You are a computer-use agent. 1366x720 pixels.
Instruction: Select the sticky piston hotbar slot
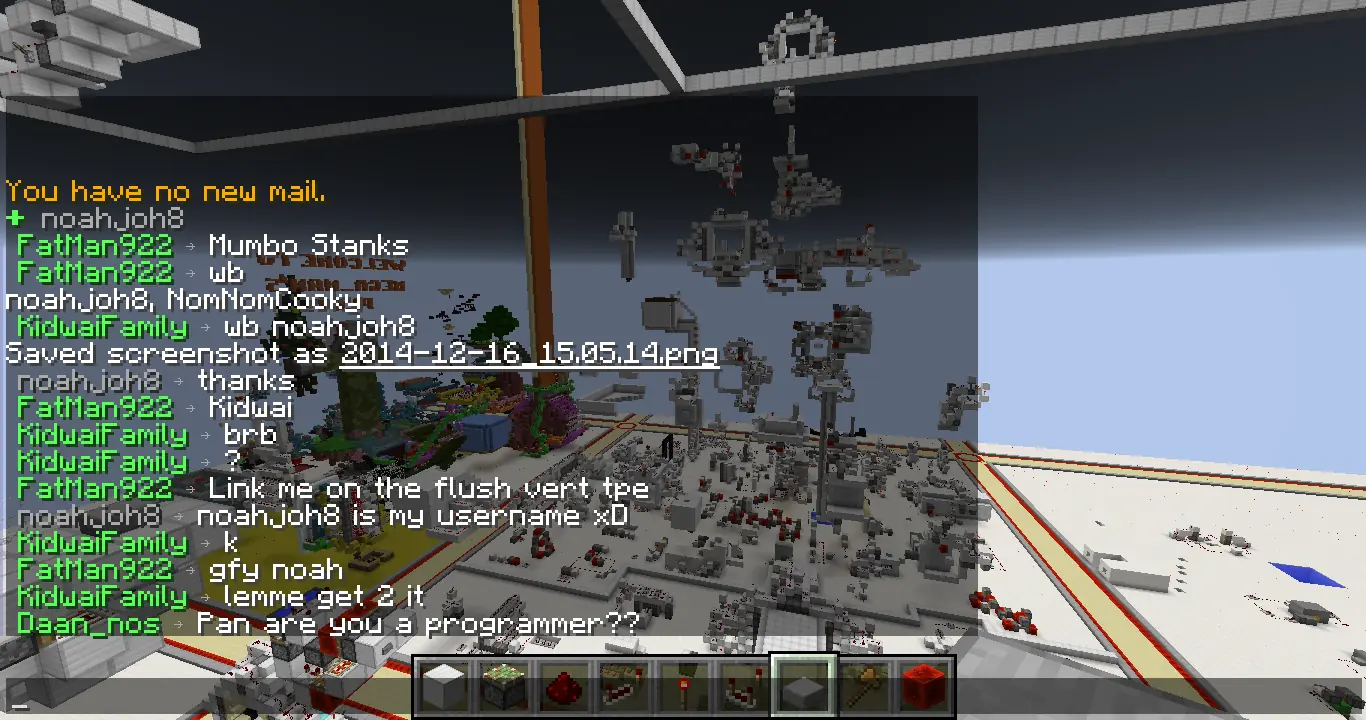(x=504, y=687)
